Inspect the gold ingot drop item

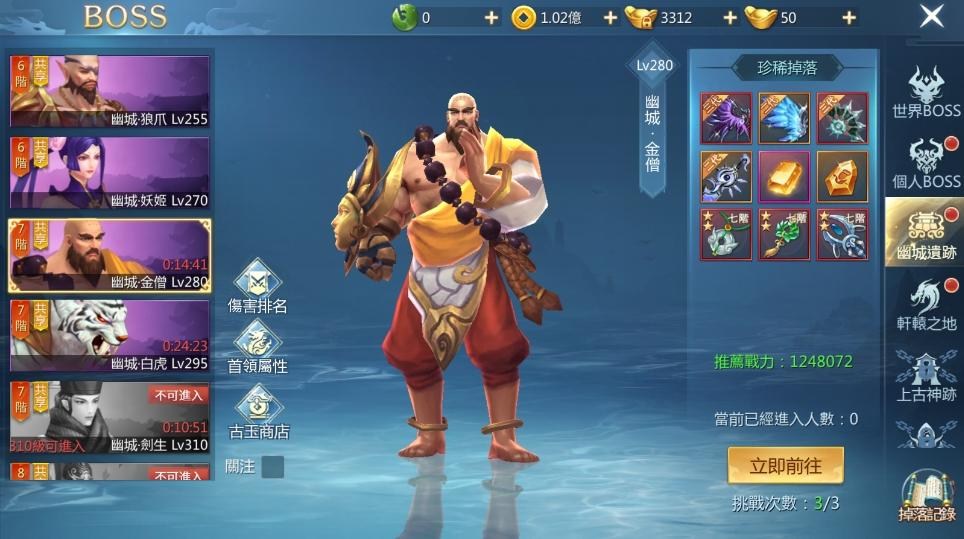[x=784, y=177]
